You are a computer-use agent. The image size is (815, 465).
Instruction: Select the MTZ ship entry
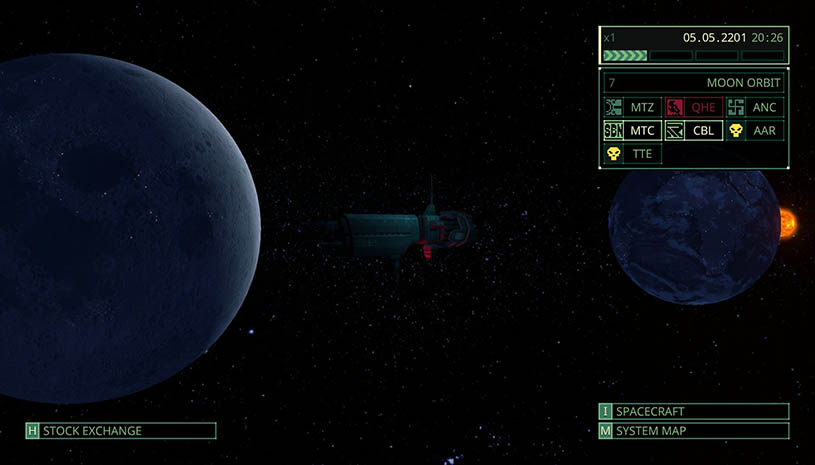632,107
